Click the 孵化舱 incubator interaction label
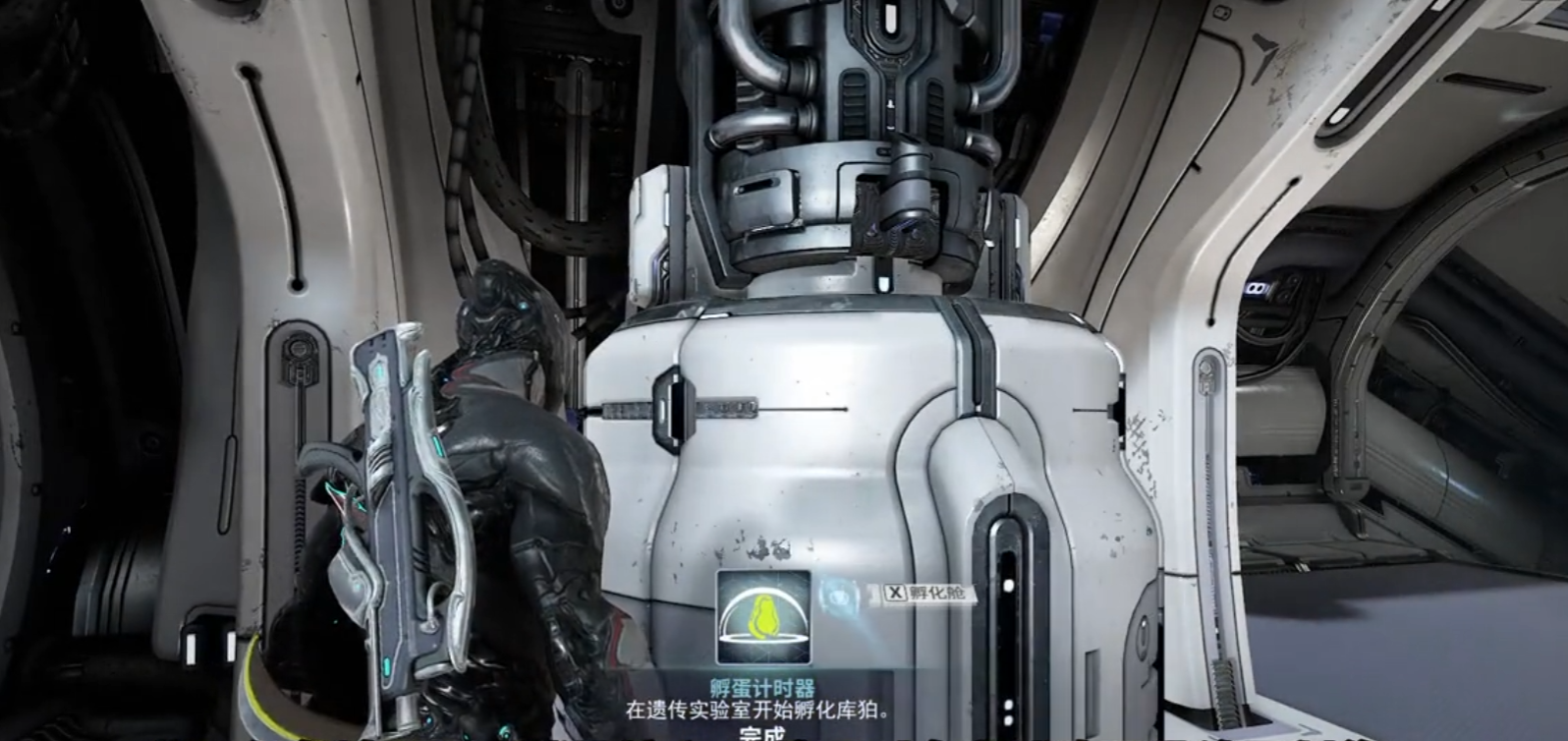The image size is (1568, 741). pos(928,593)
